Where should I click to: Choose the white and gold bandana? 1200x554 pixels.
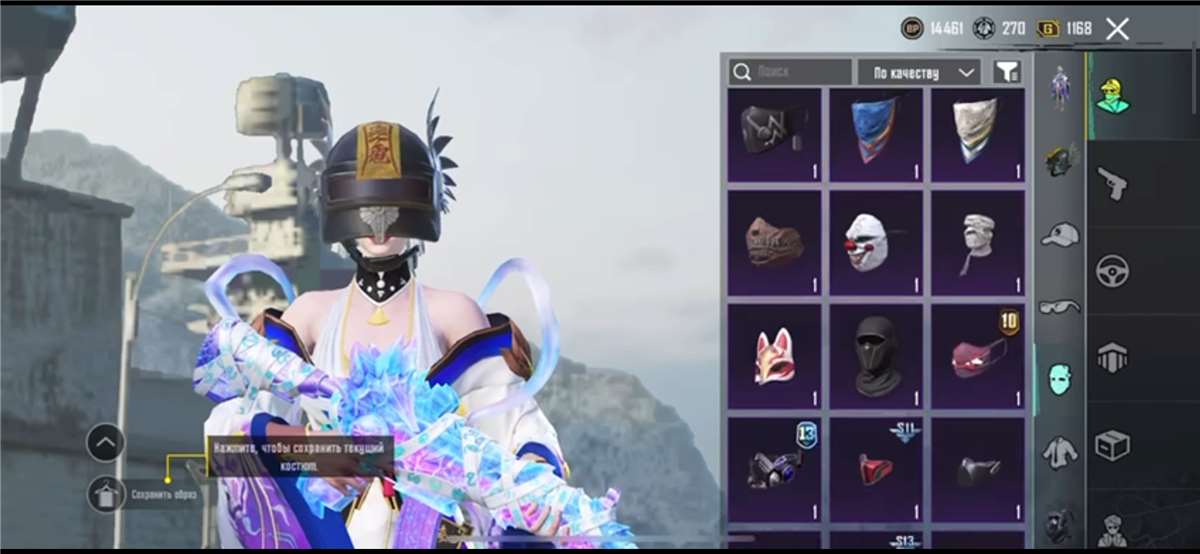coord(978,135)
